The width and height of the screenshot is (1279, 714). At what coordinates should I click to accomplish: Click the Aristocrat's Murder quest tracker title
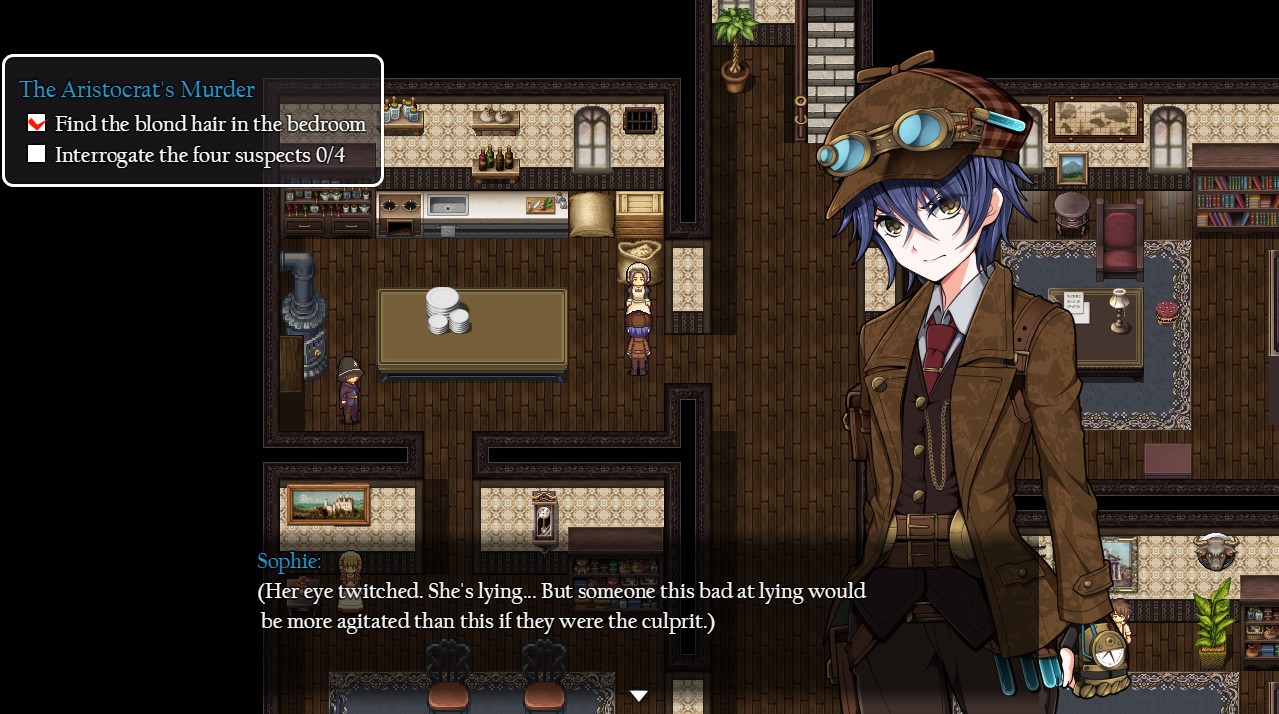pos(137,90)
